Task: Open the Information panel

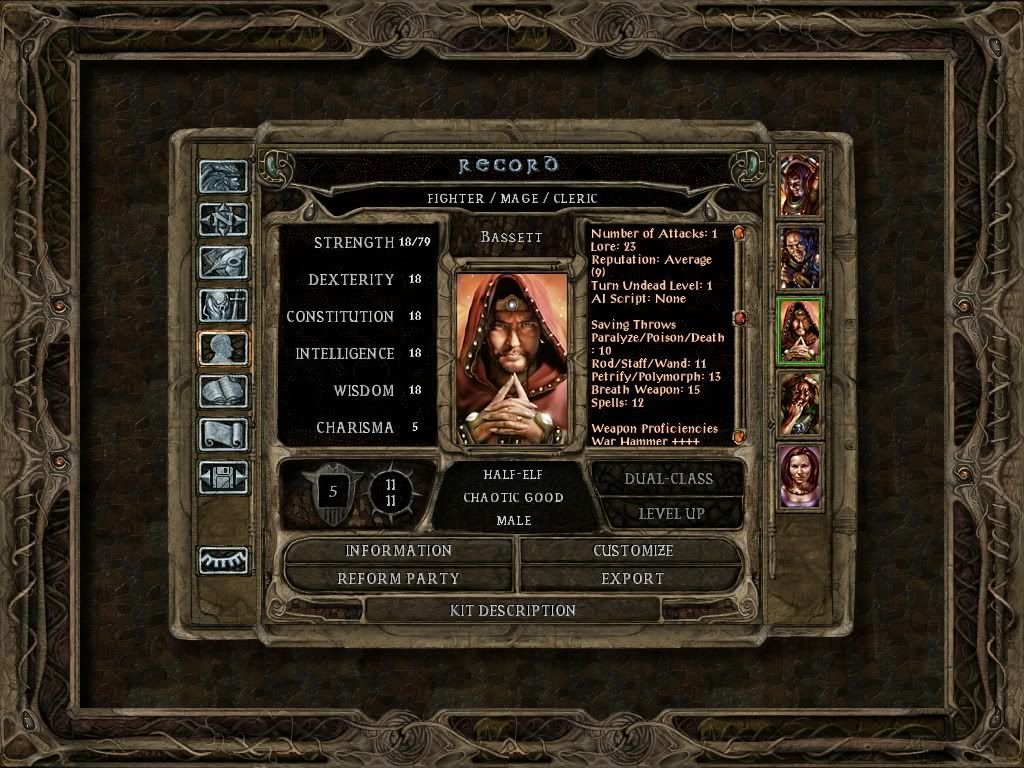Action: point(398,551)
